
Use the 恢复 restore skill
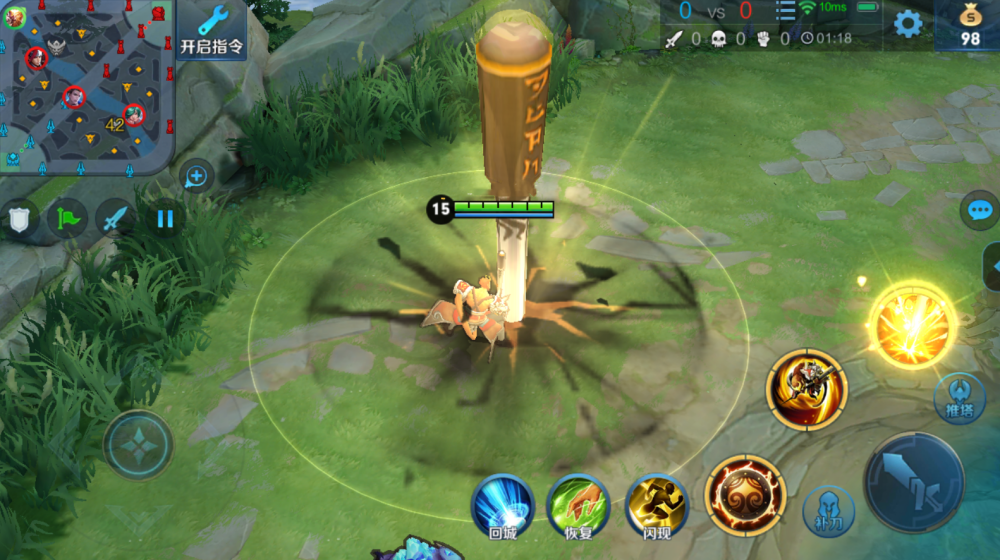click(579, 504)
